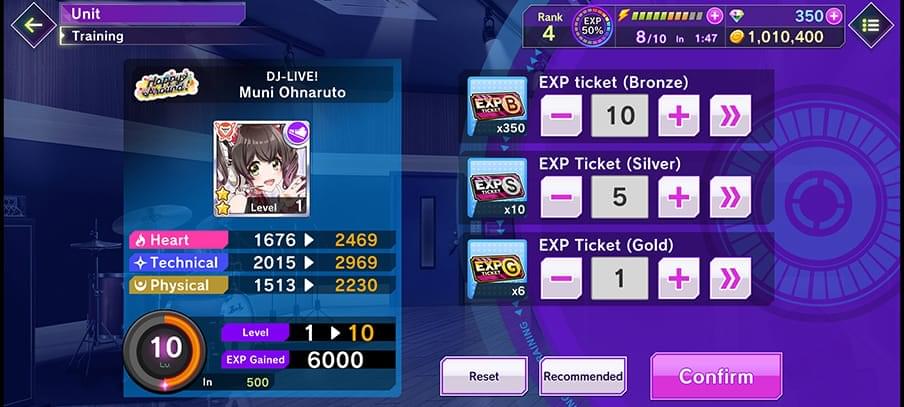
Task: Max out EXP Ticket (Gold) amount
Action: [x=730, y=278]
